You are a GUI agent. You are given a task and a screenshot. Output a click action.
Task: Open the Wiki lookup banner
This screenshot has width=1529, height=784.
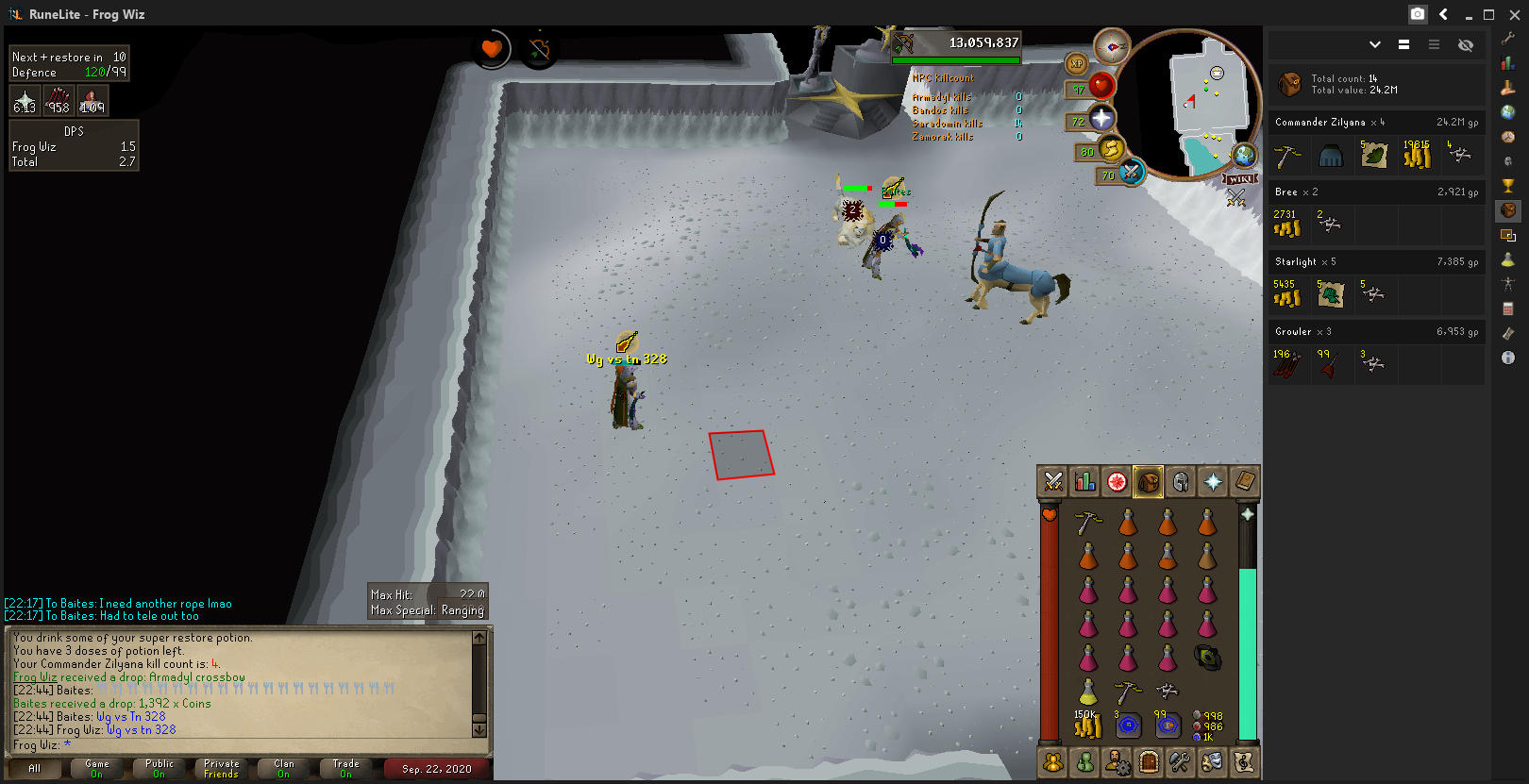click(1240, 179)
